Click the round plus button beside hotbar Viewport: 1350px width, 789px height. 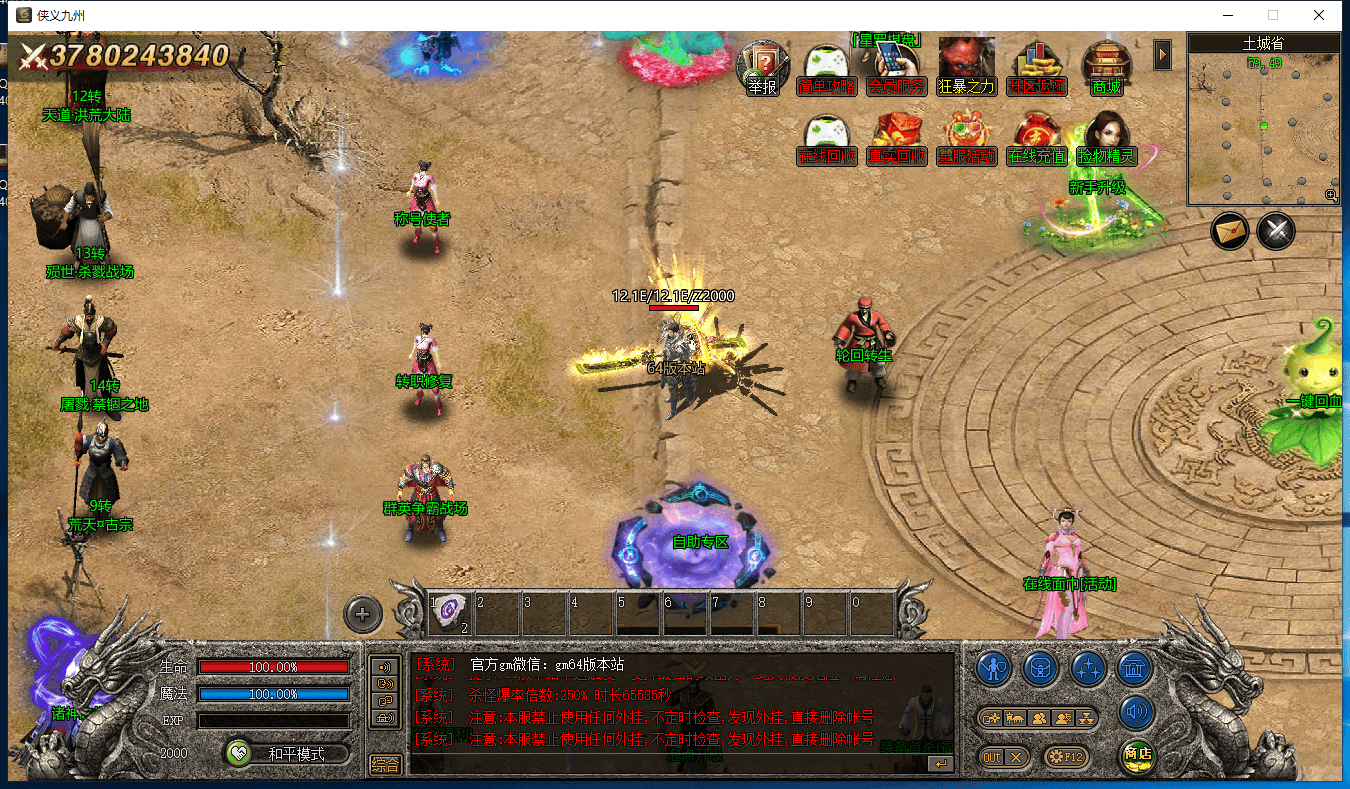363,614
